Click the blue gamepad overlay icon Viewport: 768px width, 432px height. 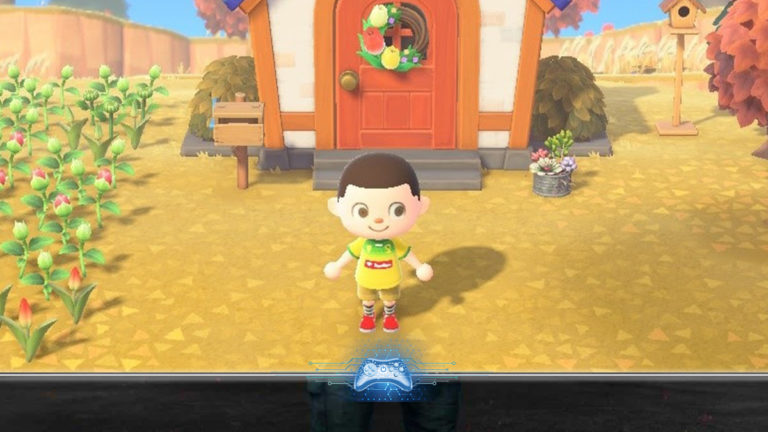click(383, 374)
